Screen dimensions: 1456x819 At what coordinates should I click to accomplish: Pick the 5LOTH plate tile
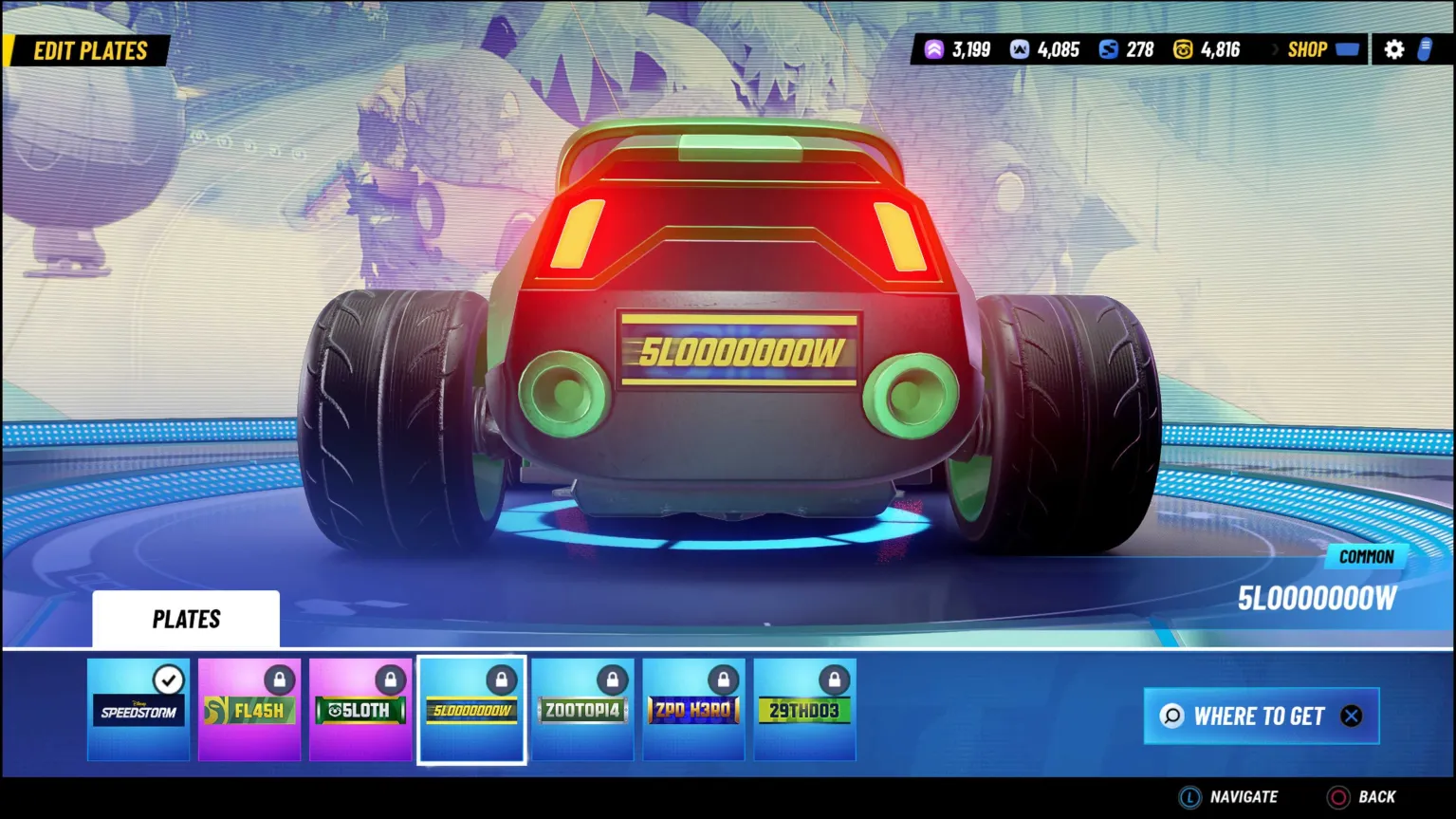(360, 710)
